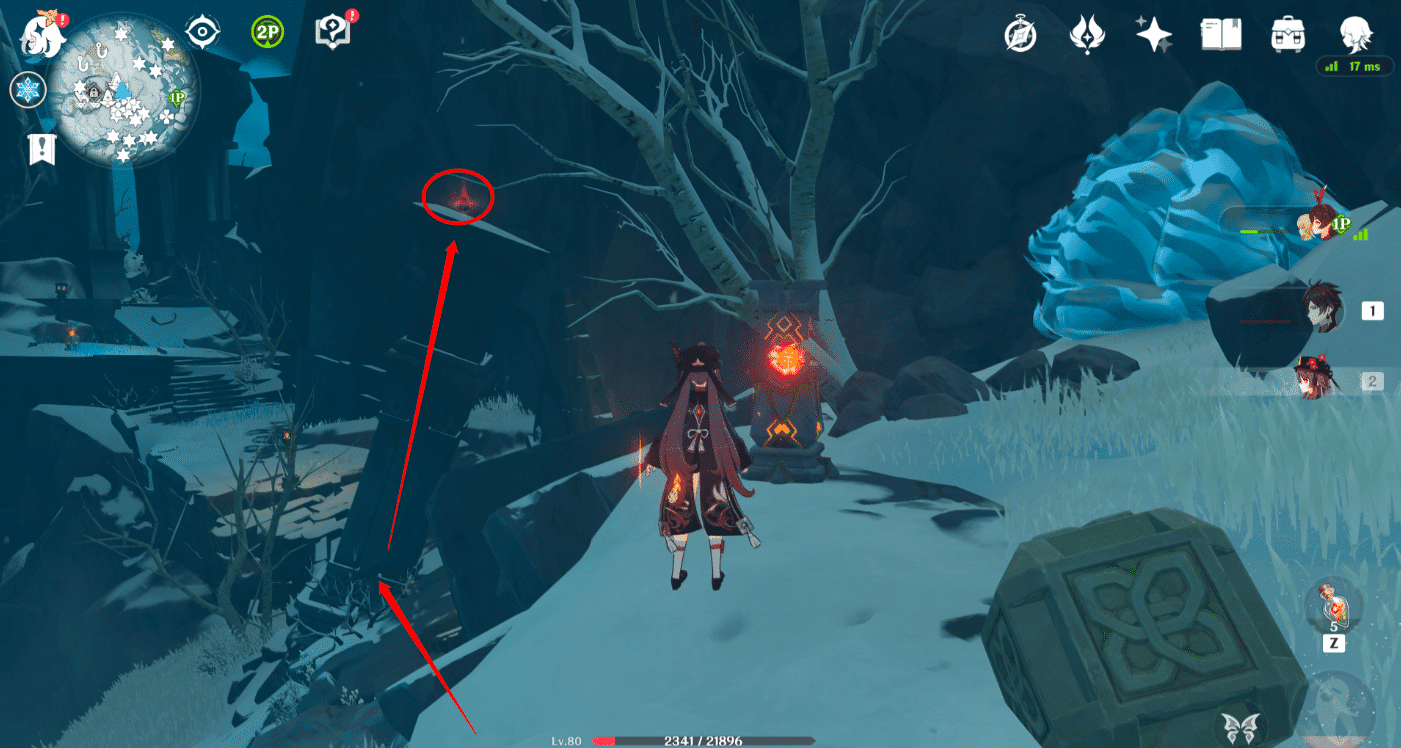
Task: Open the Adventurer Handbook book icon
Action: tap(1222, 33)
